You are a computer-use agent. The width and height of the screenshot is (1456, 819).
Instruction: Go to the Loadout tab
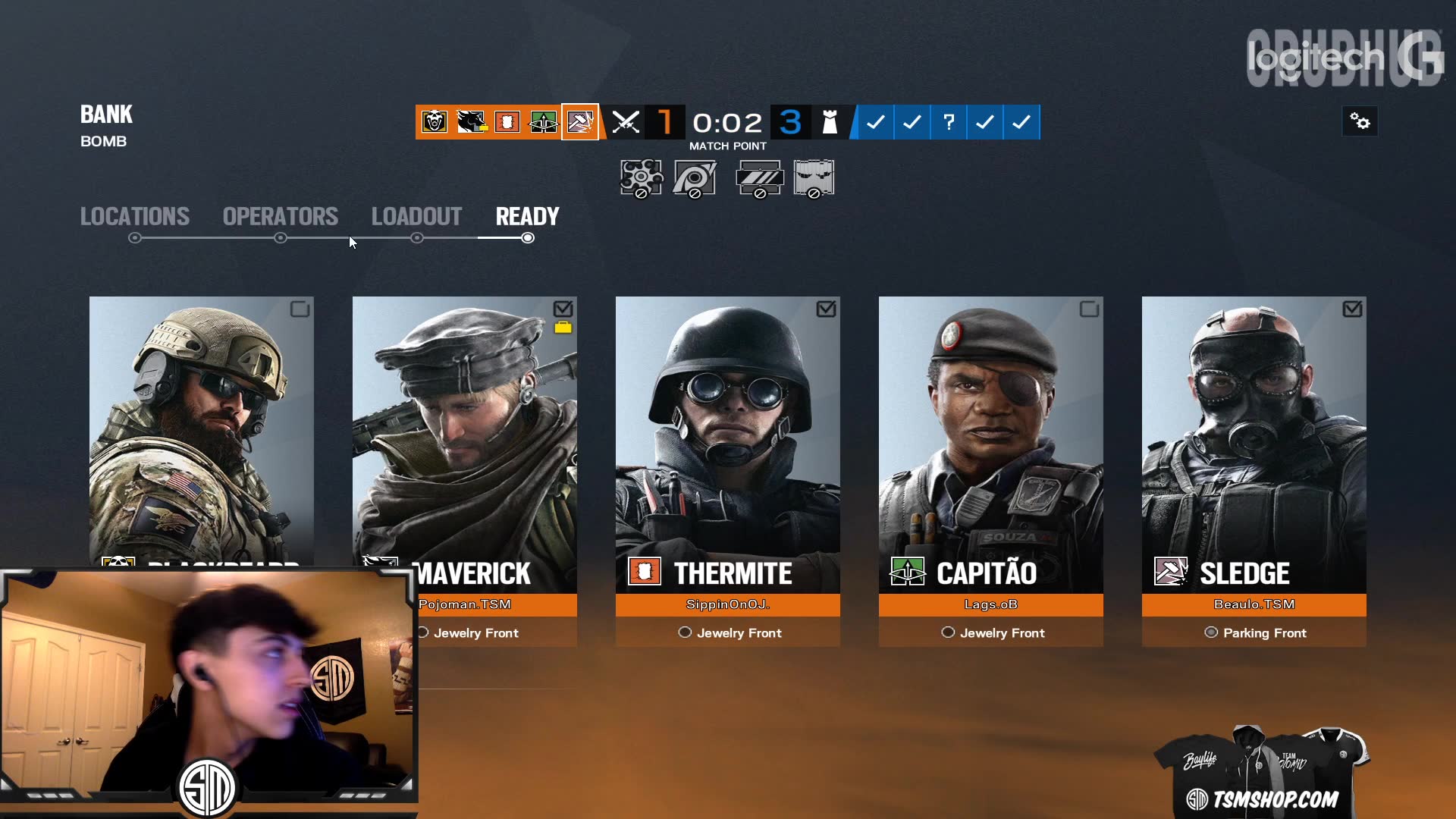click(x=416, y=217)
